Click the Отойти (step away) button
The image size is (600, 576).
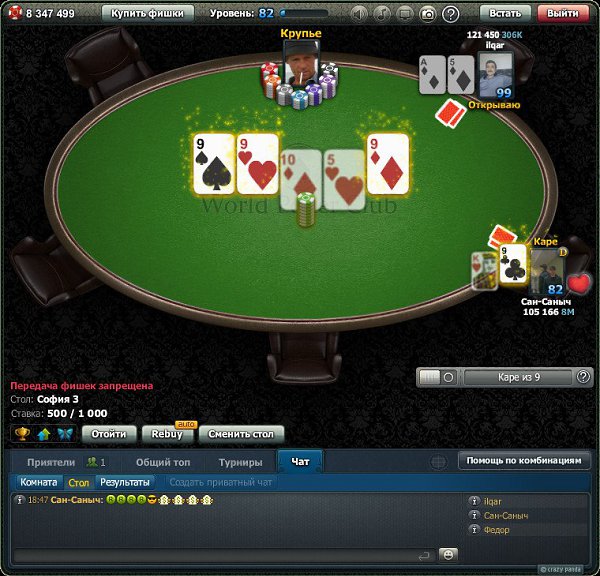tap(108, 434)
